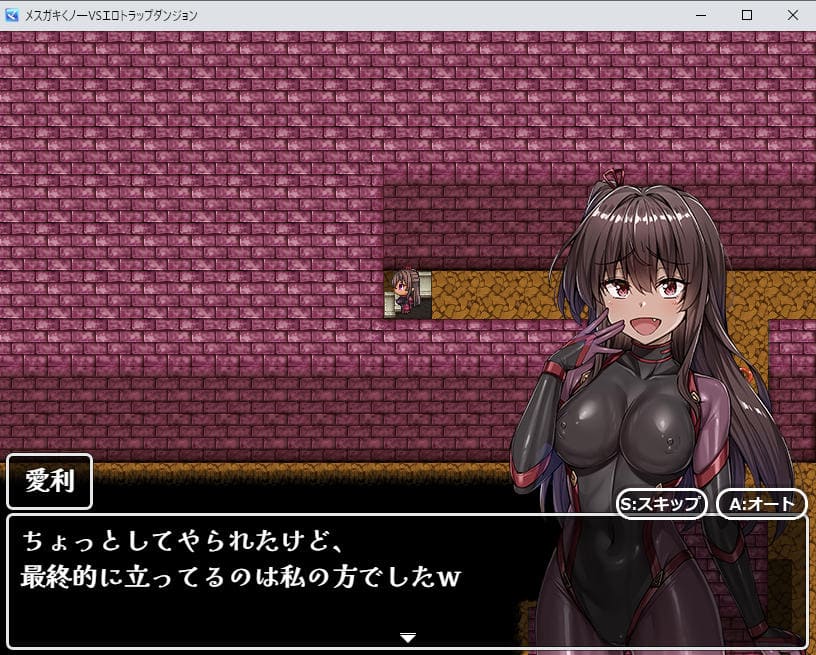Minimize the game window
This screenshot has width=816, height=655.
pyautogui.click(x=700, y=15)
